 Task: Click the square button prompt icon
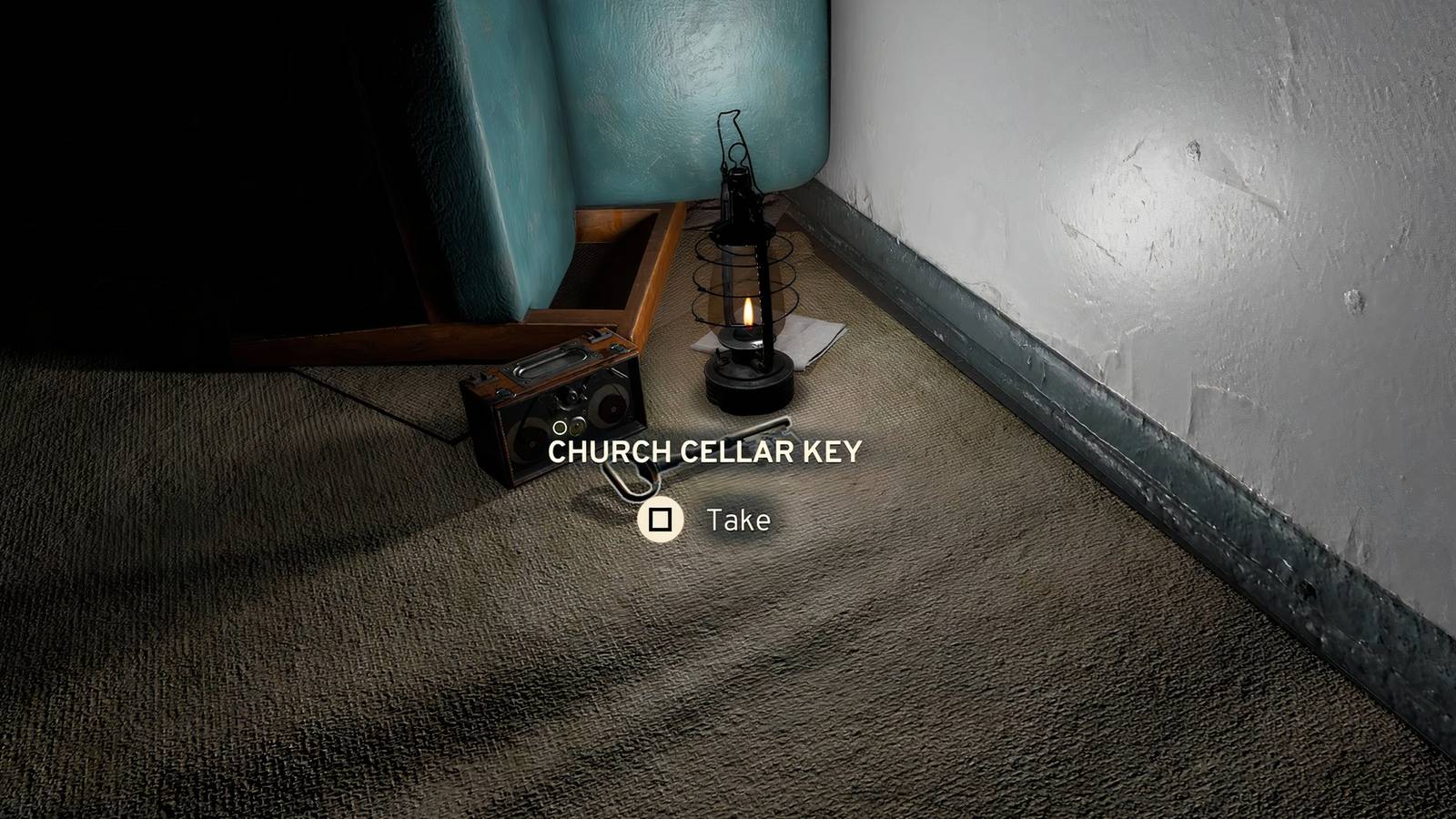coord(661,521)
